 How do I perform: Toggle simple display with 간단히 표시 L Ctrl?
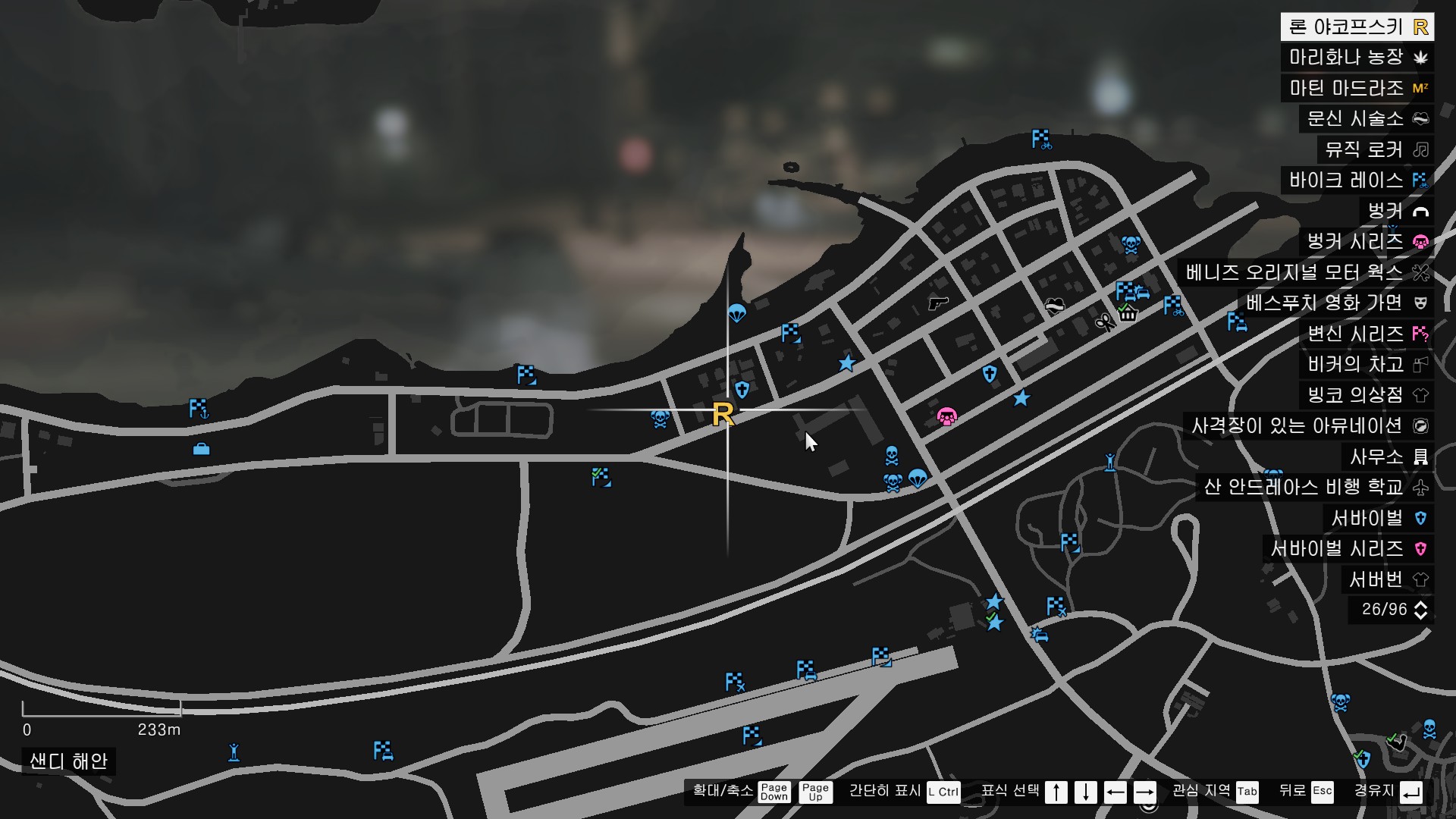point(942,792)
